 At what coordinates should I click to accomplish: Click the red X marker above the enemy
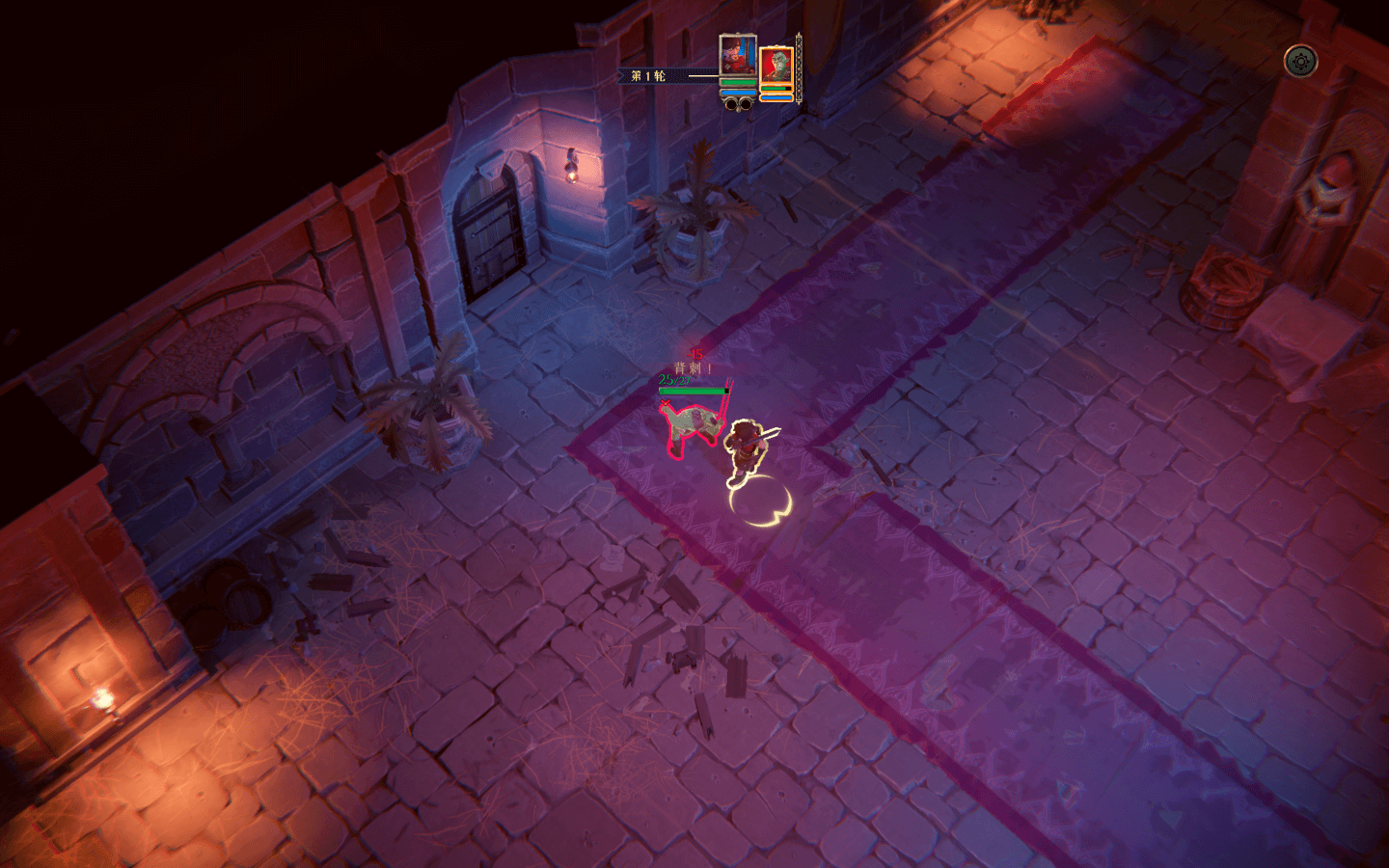point(666,402)
